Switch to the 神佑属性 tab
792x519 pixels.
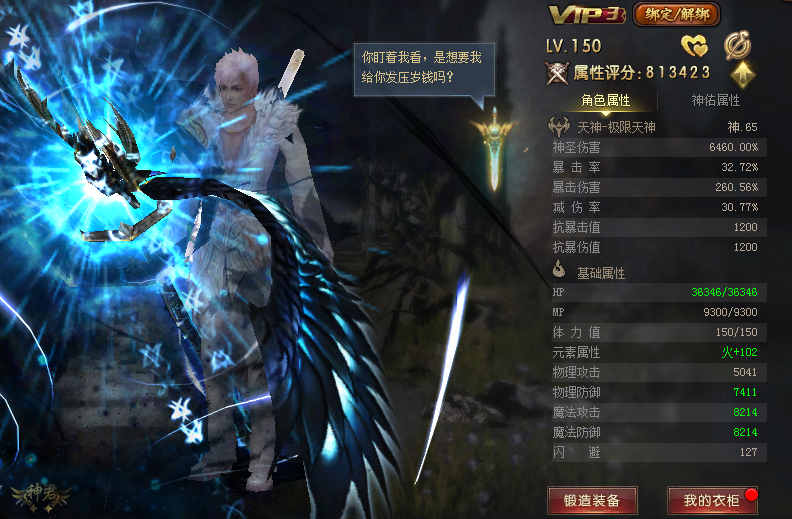pos(715,100)
